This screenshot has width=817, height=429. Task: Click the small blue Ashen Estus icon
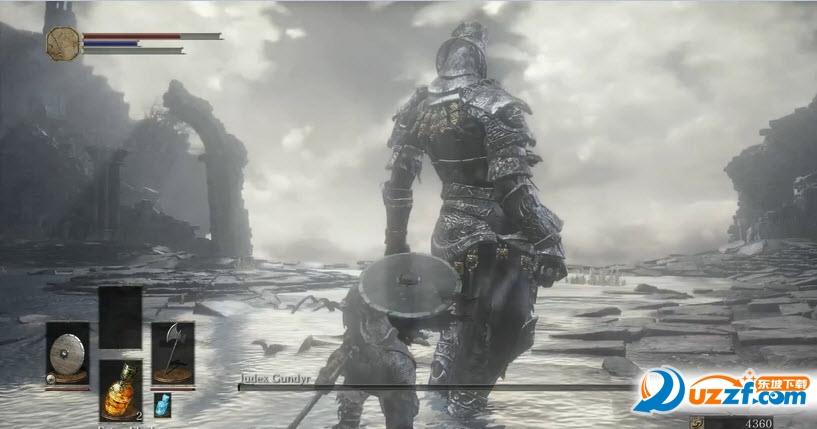163,403
